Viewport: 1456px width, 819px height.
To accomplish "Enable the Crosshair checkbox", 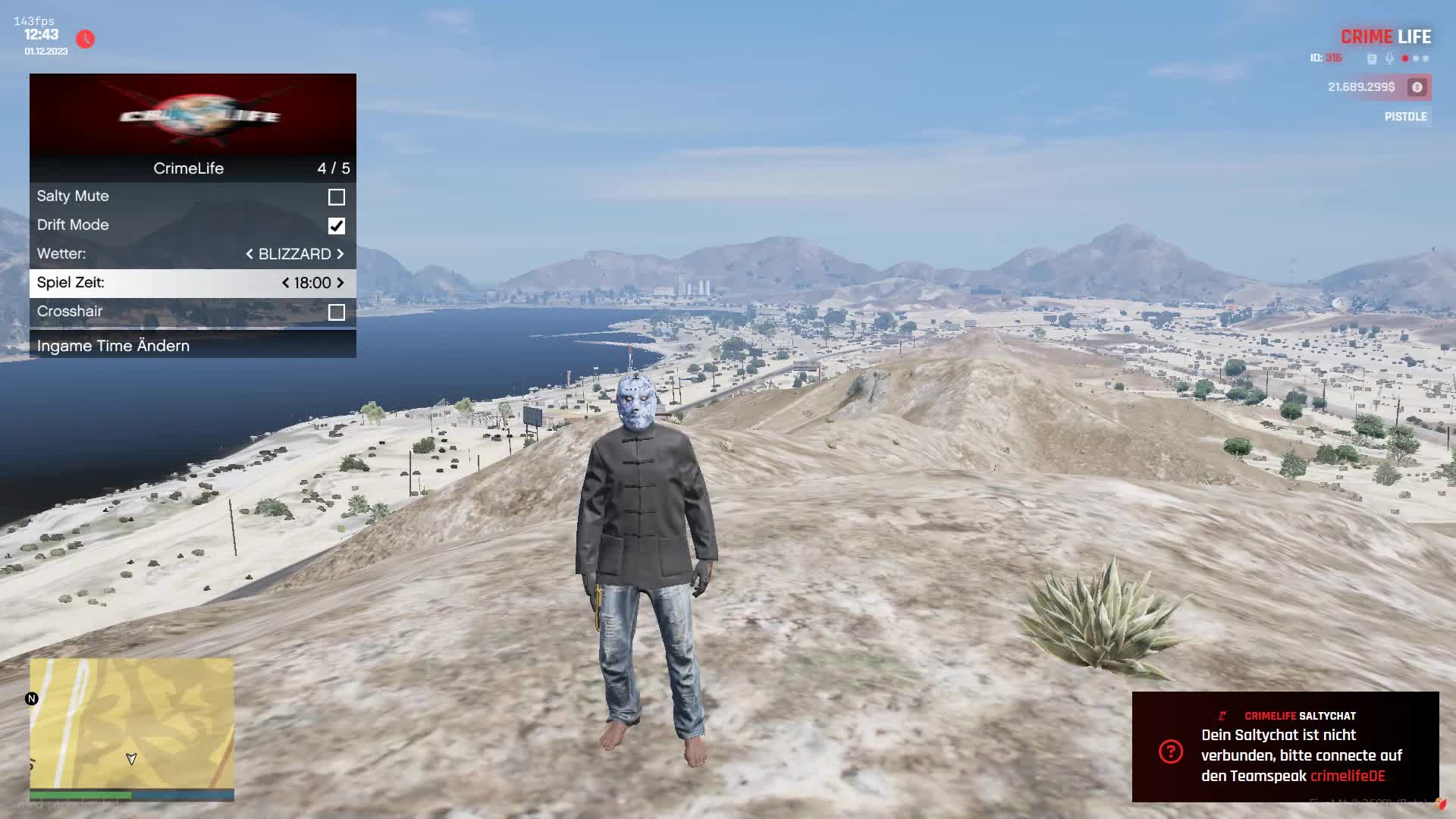I will click(337, 312).
